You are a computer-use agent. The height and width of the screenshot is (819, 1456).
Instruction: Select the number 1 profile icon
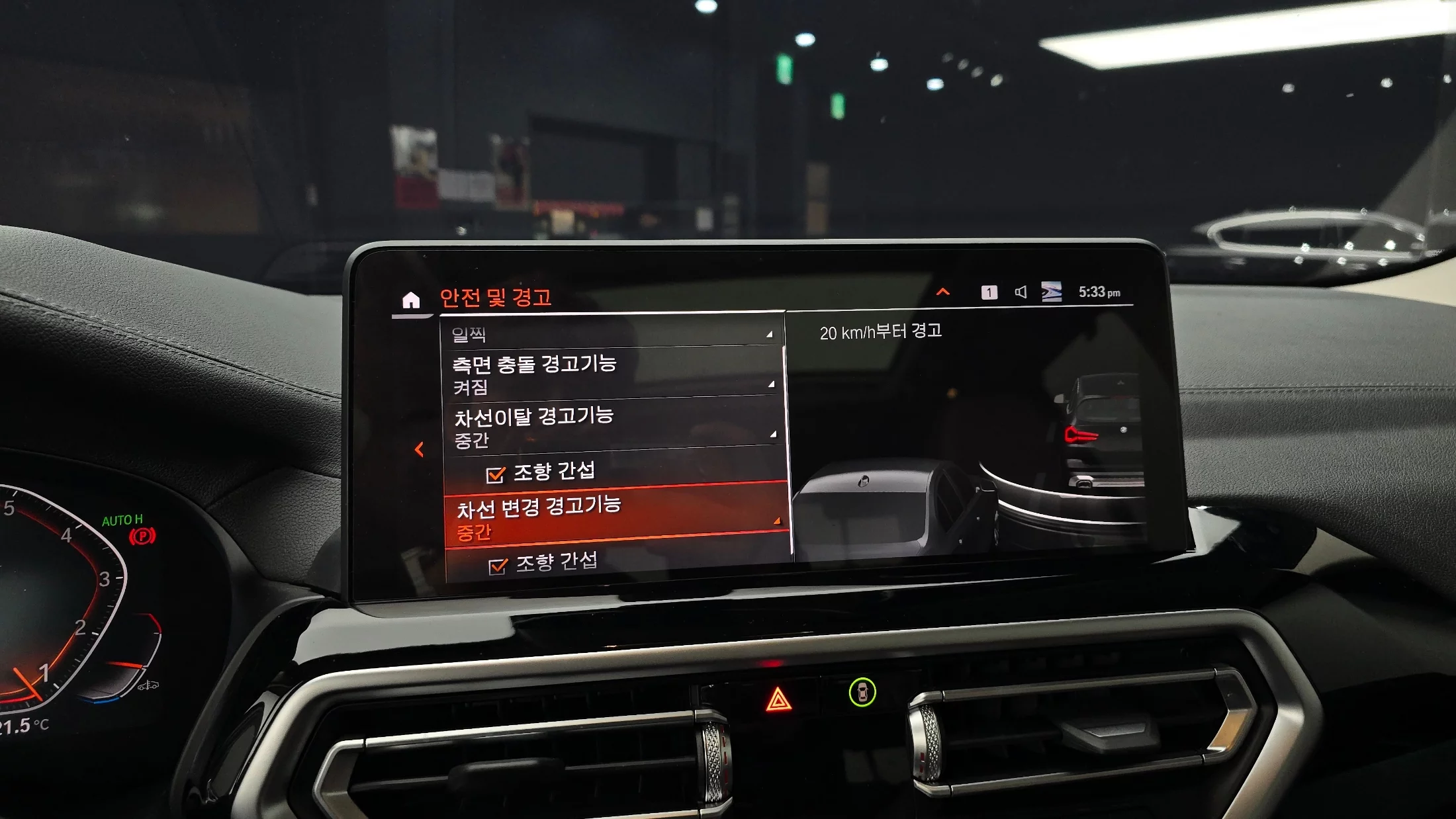tap(989, 292)
